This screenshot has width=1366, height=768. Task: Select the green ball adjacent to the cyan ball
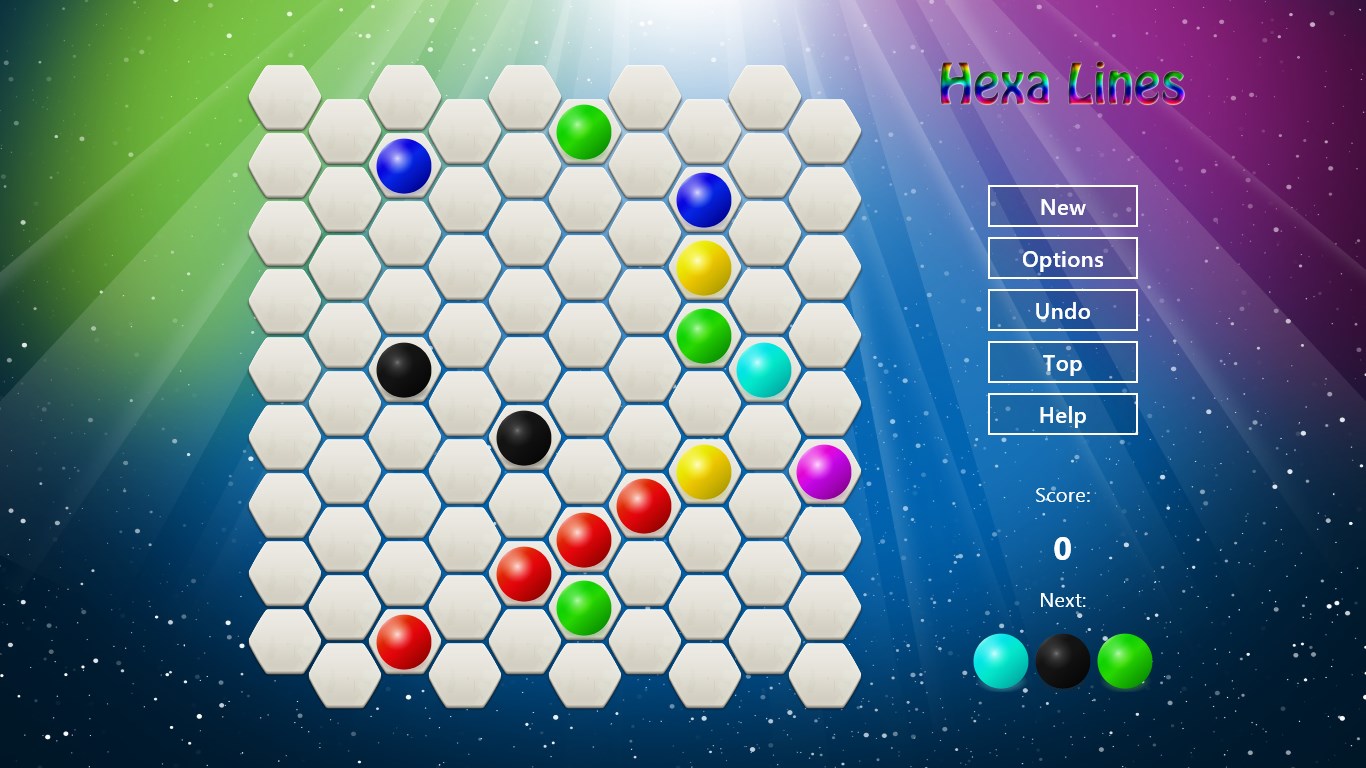(704, 336)
